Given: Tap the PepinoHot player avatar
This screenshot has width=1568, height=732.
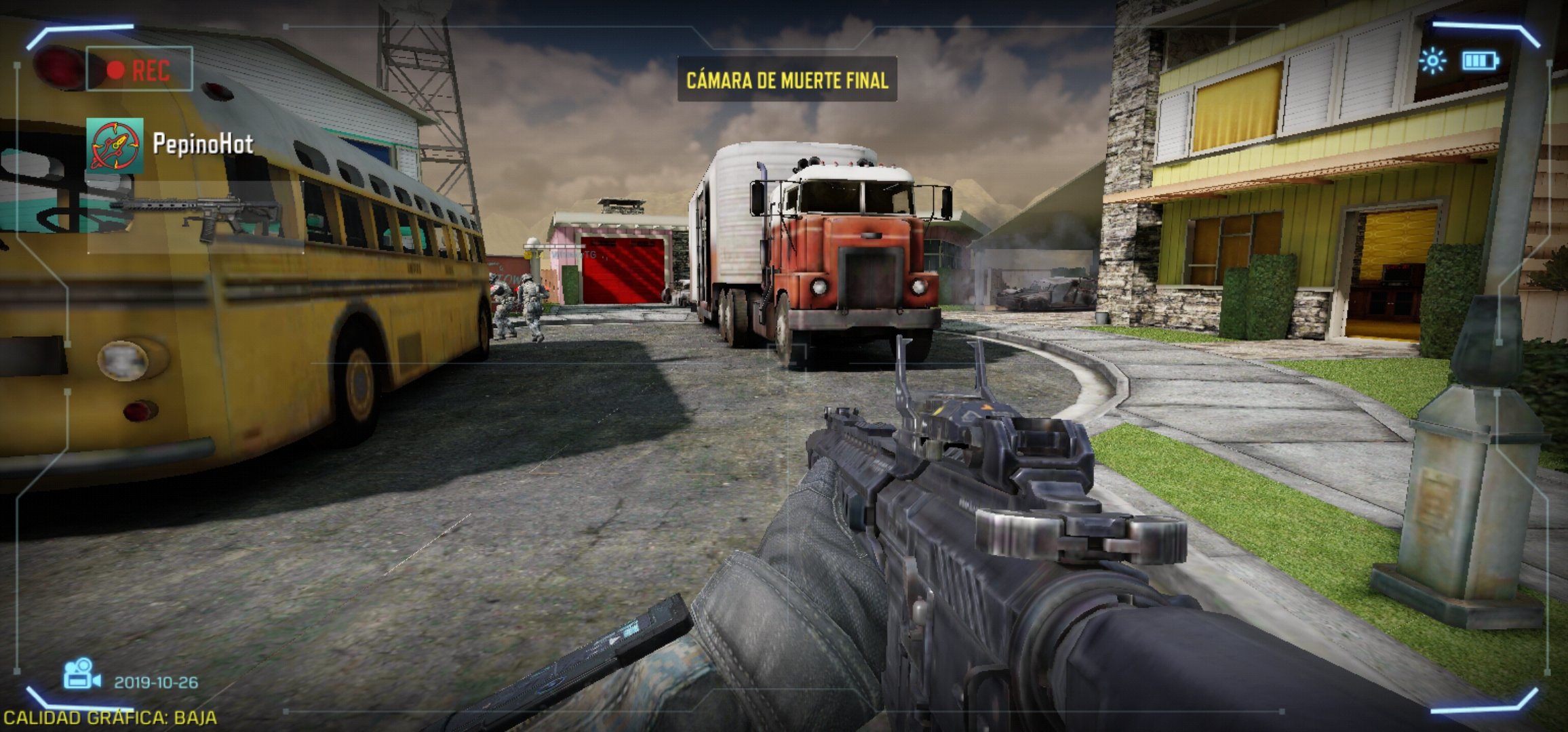Looking at the screenshot, I should point(115,145).
